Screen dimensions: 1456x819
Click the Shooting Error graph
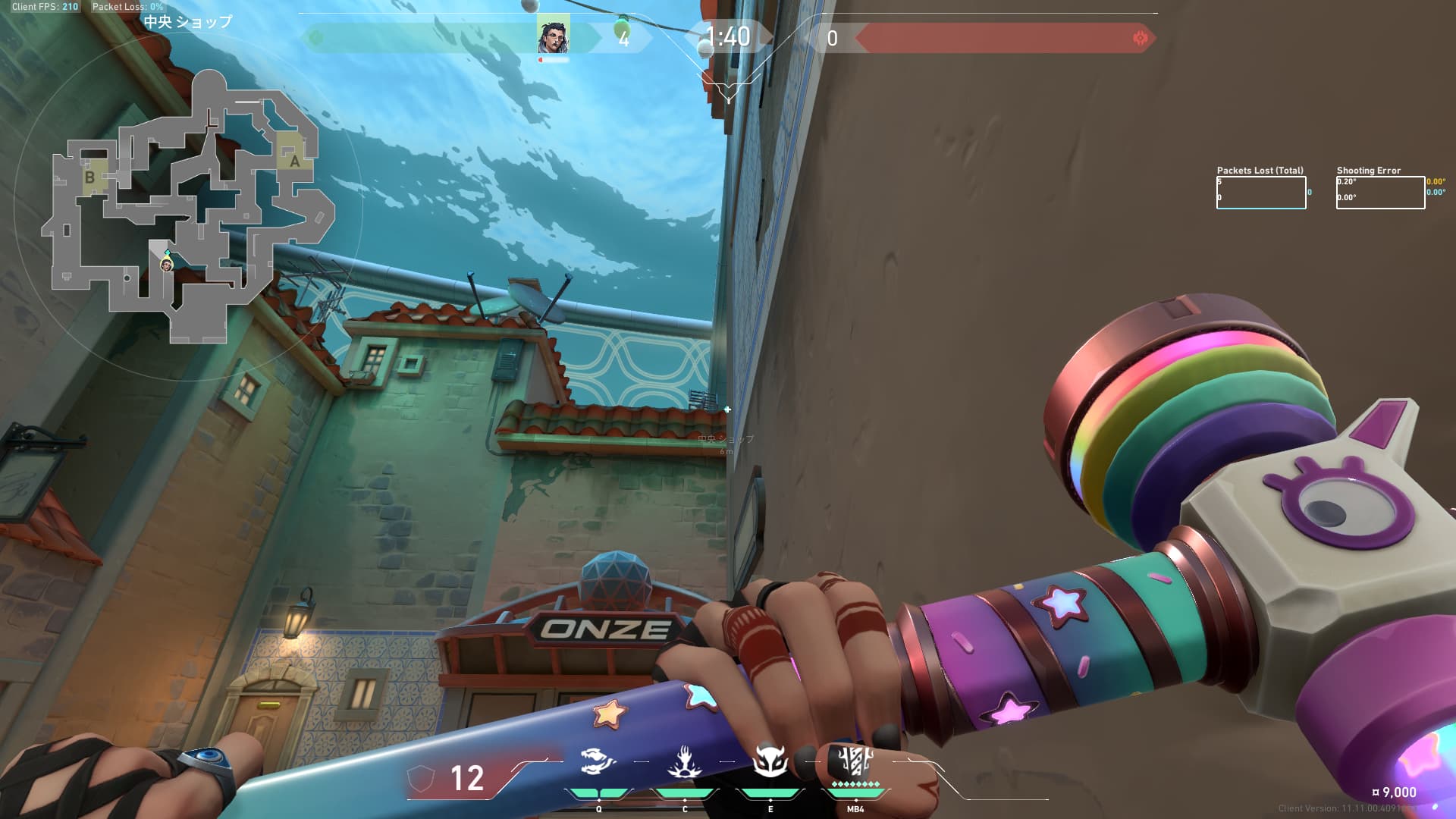click(x=1380, y=193)
